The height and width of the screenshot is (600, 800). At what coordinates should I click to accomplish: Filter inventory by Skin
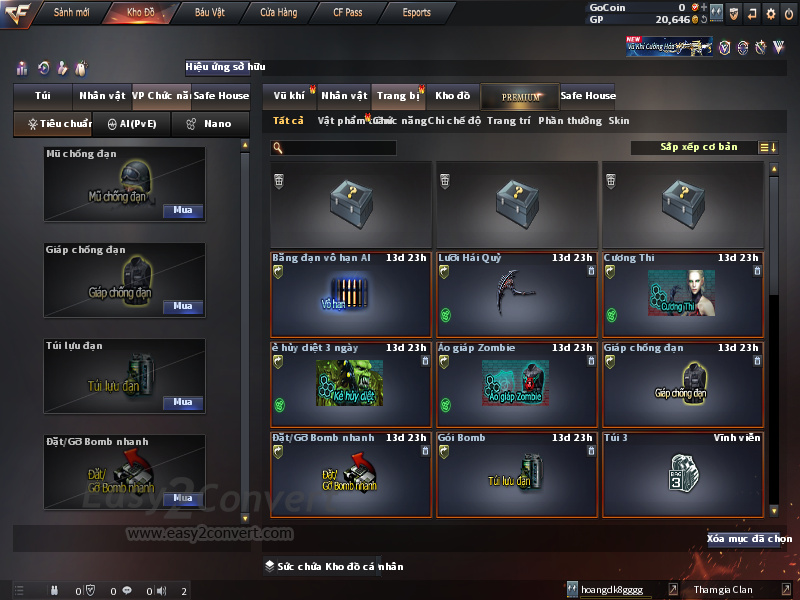pos(619,121)
